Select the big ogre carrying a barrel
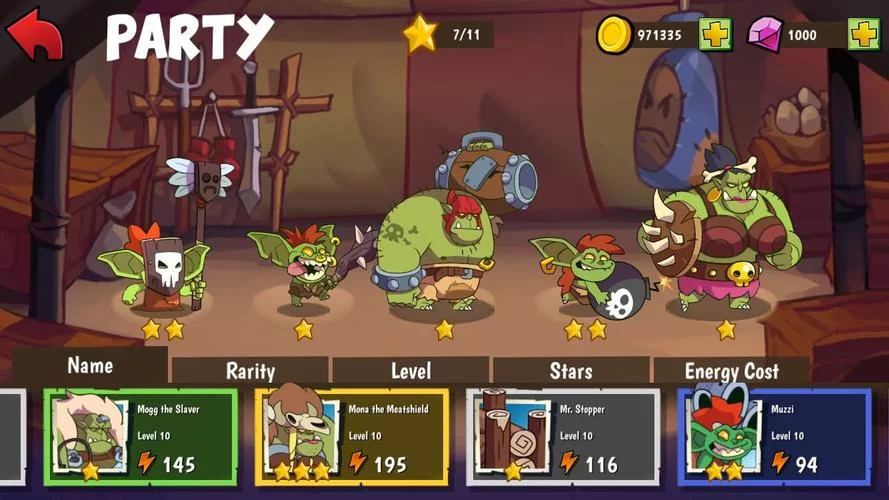Viewport: 889px width, 500px height. pyautogui.click(x=440, y=245)
